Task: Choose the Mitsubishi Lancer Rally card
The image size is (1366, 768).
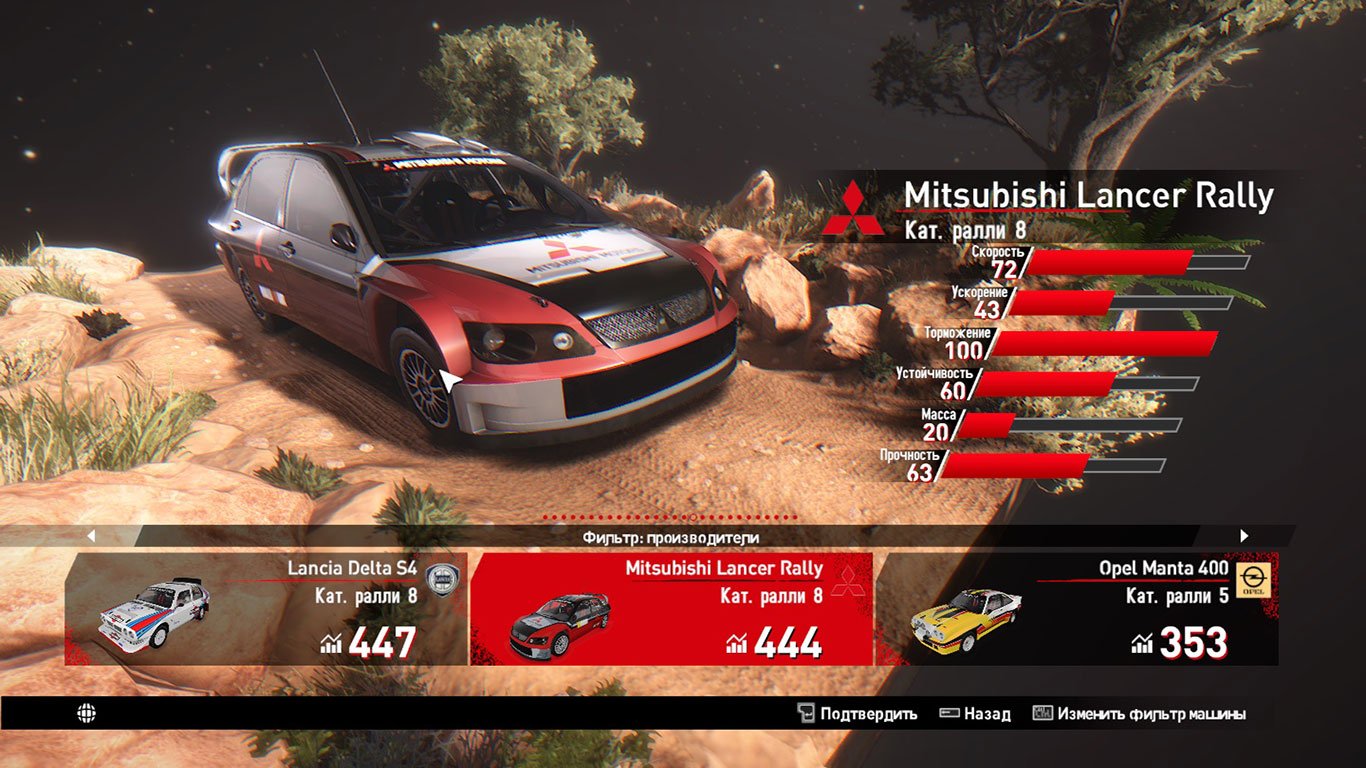Action: click(671, 608)
